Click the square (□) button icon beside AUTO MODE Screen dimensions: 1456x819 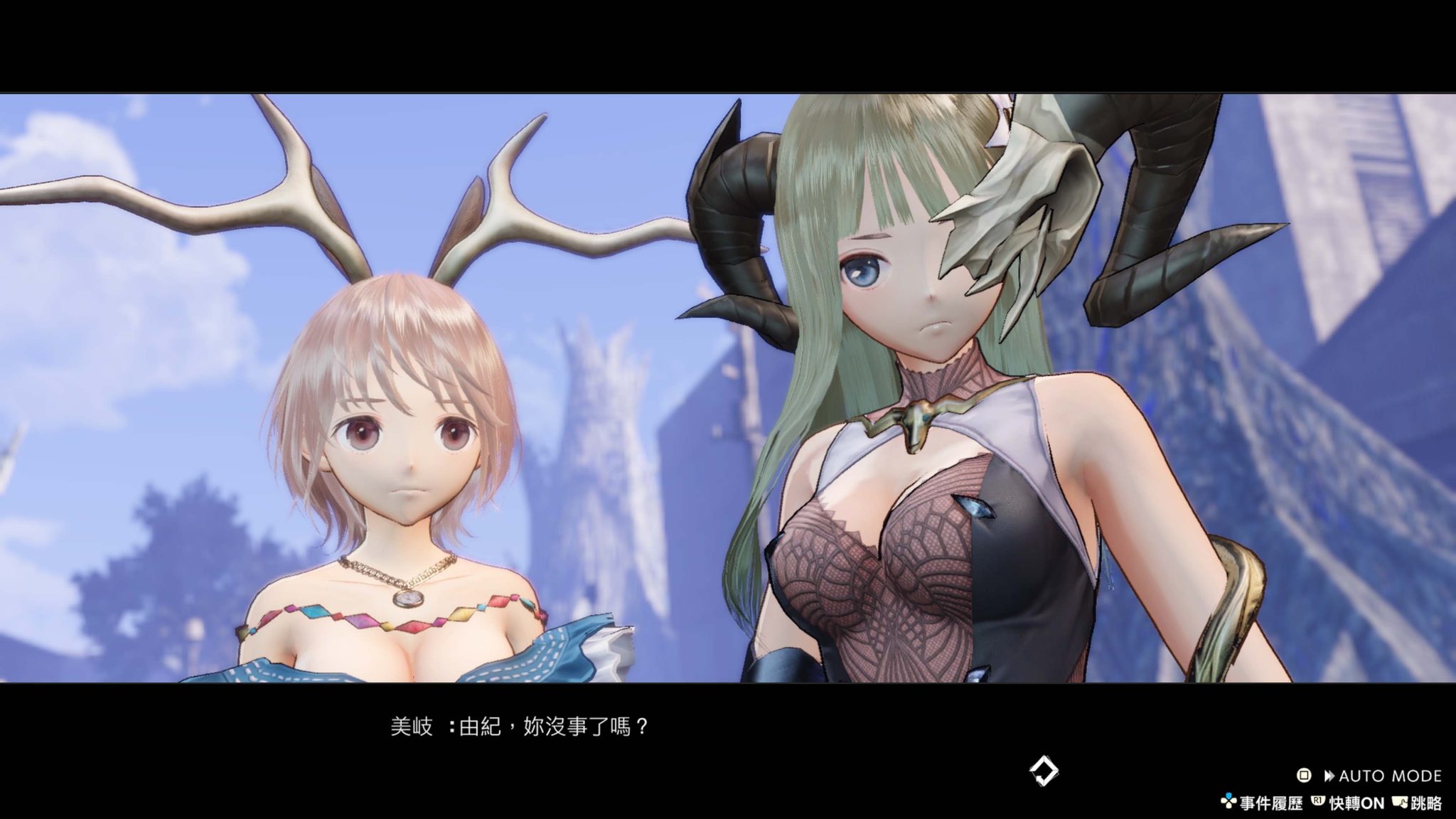pyautogui.click(x=1304, y=776)
